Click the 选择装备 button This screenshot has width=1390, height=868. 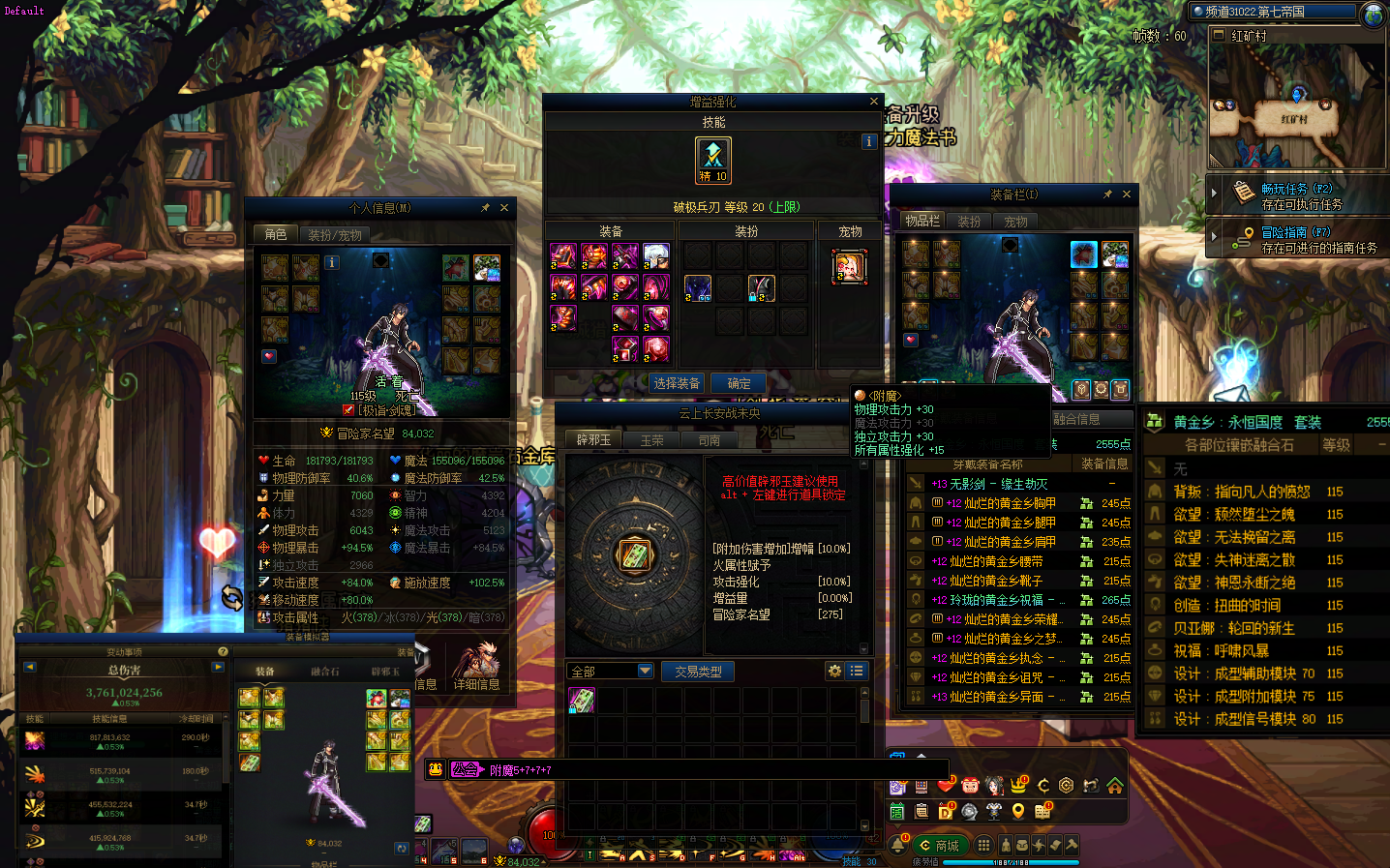pos(677,383)
